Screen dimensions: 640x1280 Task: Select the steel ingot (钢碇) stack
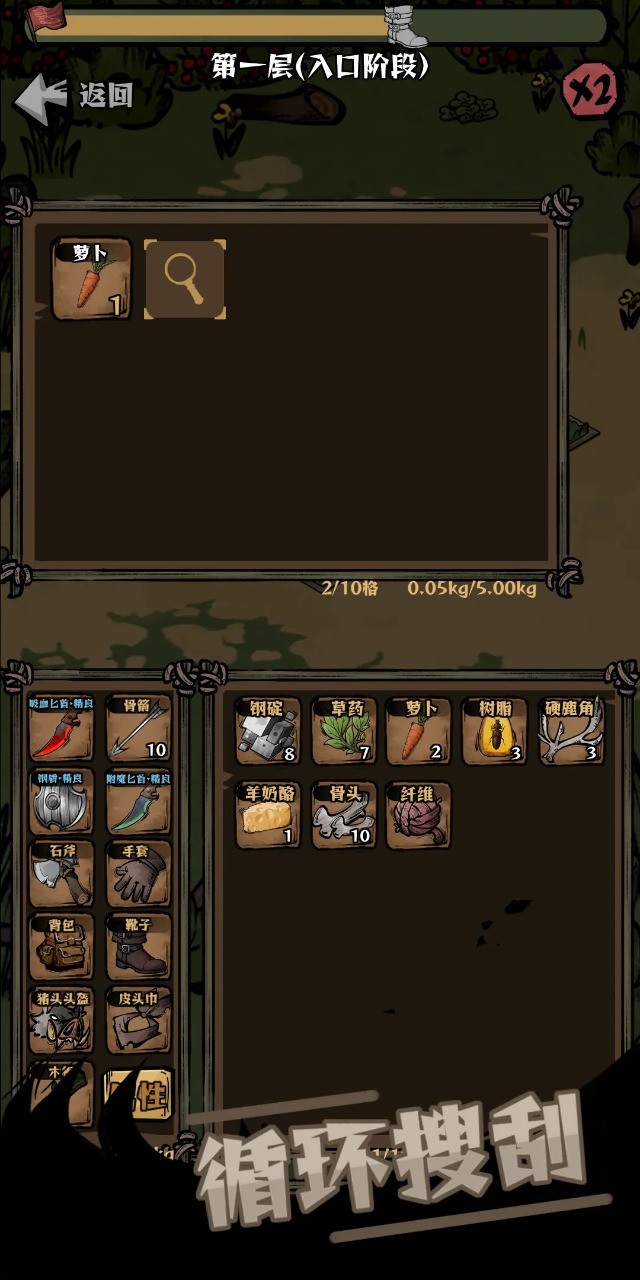click(267, 731)
